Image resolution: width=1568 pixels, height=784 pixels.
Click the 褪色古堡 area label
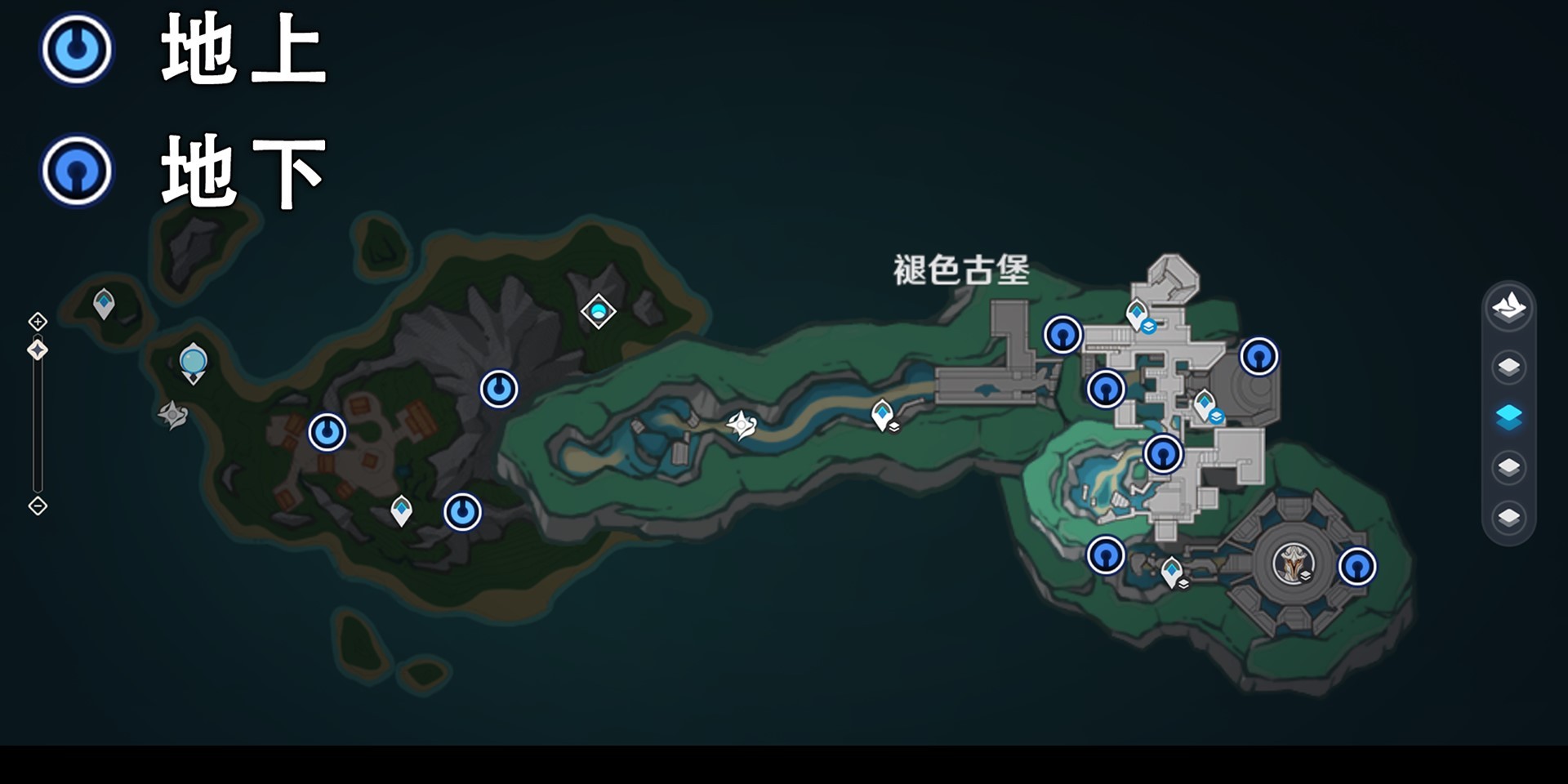pyautogui.click(x=961, y=269)
